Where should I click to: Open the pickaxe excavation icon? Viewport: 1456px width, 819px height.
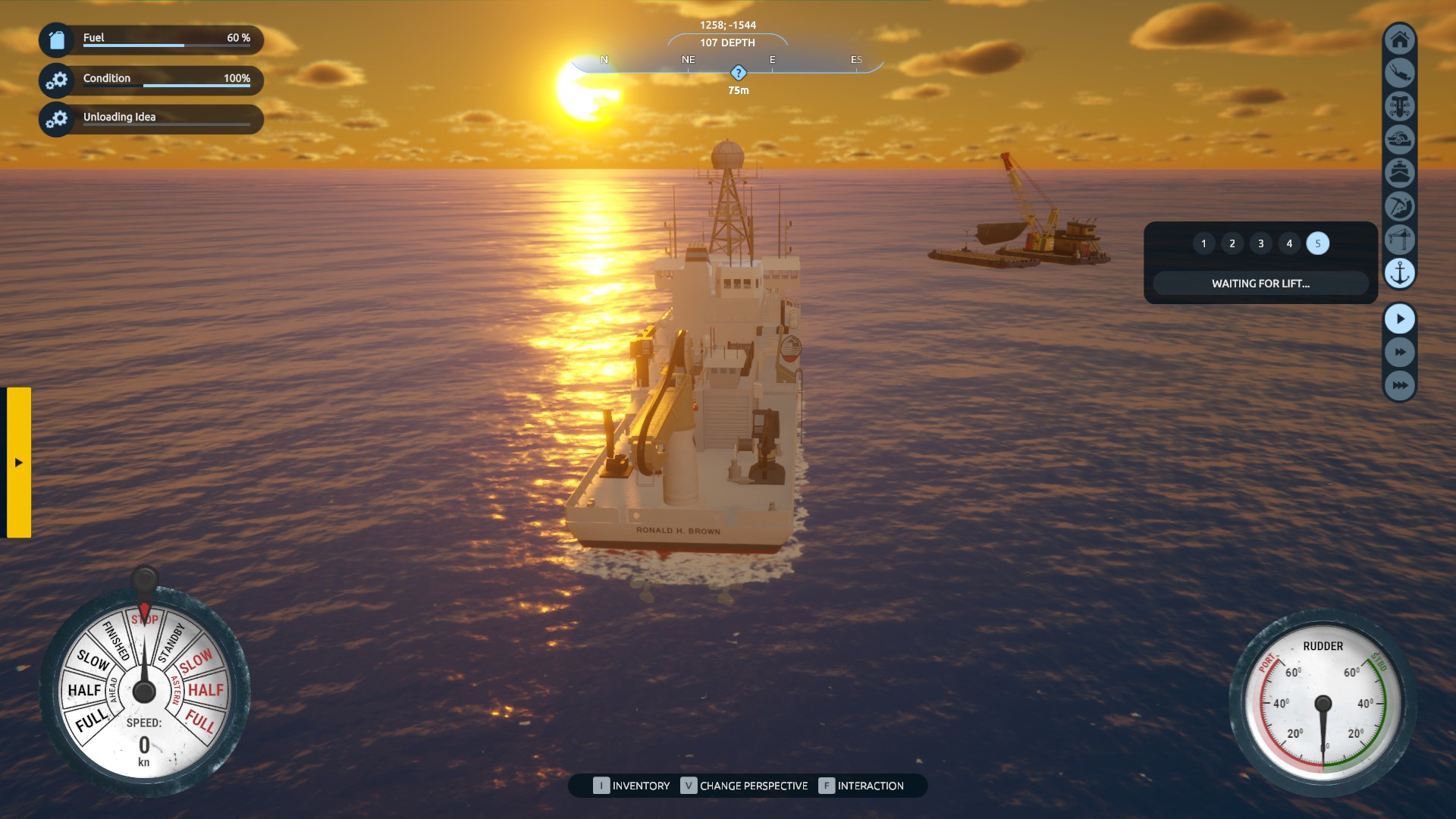click(x=1400, y=206)
